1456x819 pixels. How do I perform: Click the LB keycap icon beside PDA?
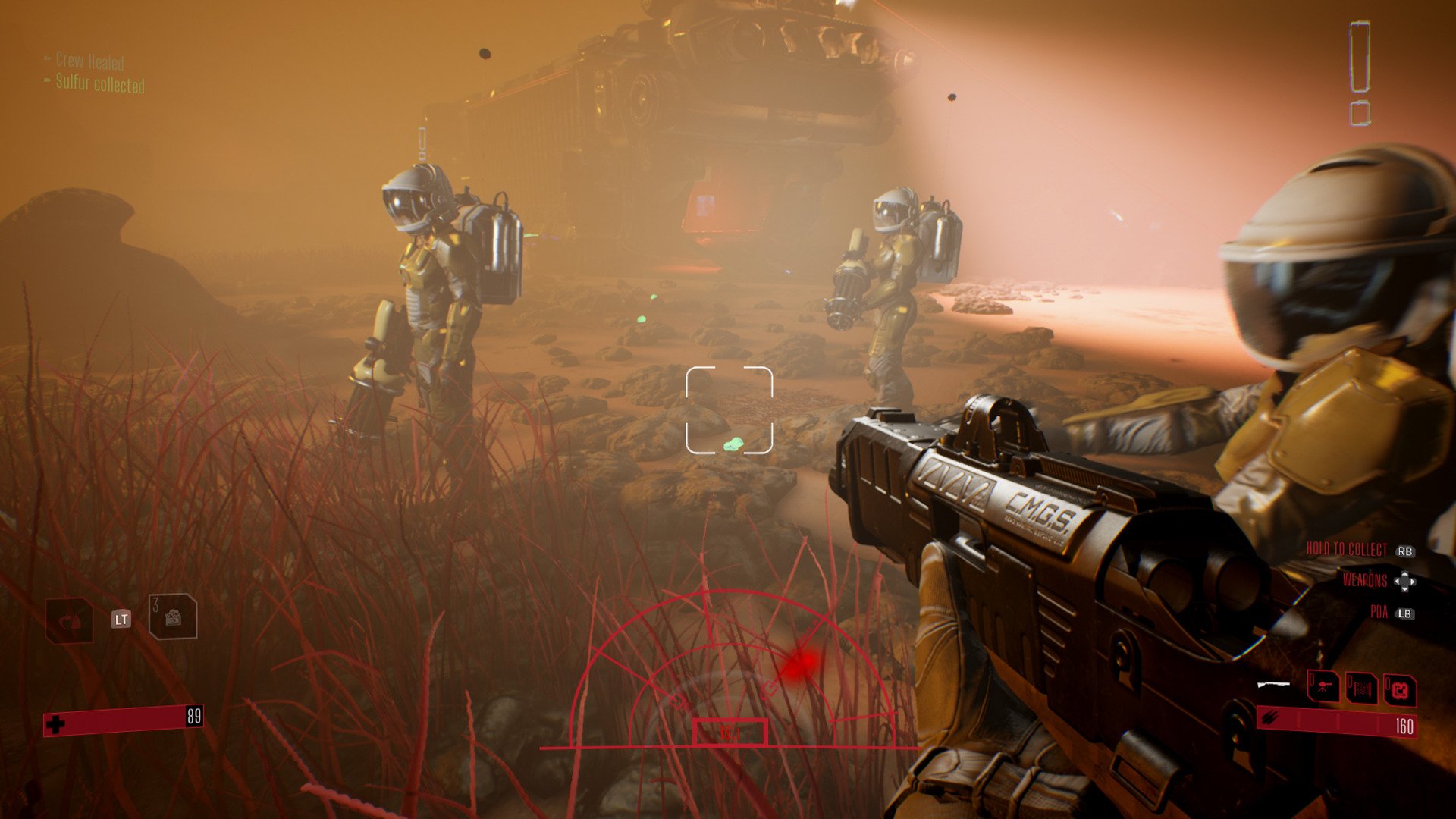pos(1405,613)
